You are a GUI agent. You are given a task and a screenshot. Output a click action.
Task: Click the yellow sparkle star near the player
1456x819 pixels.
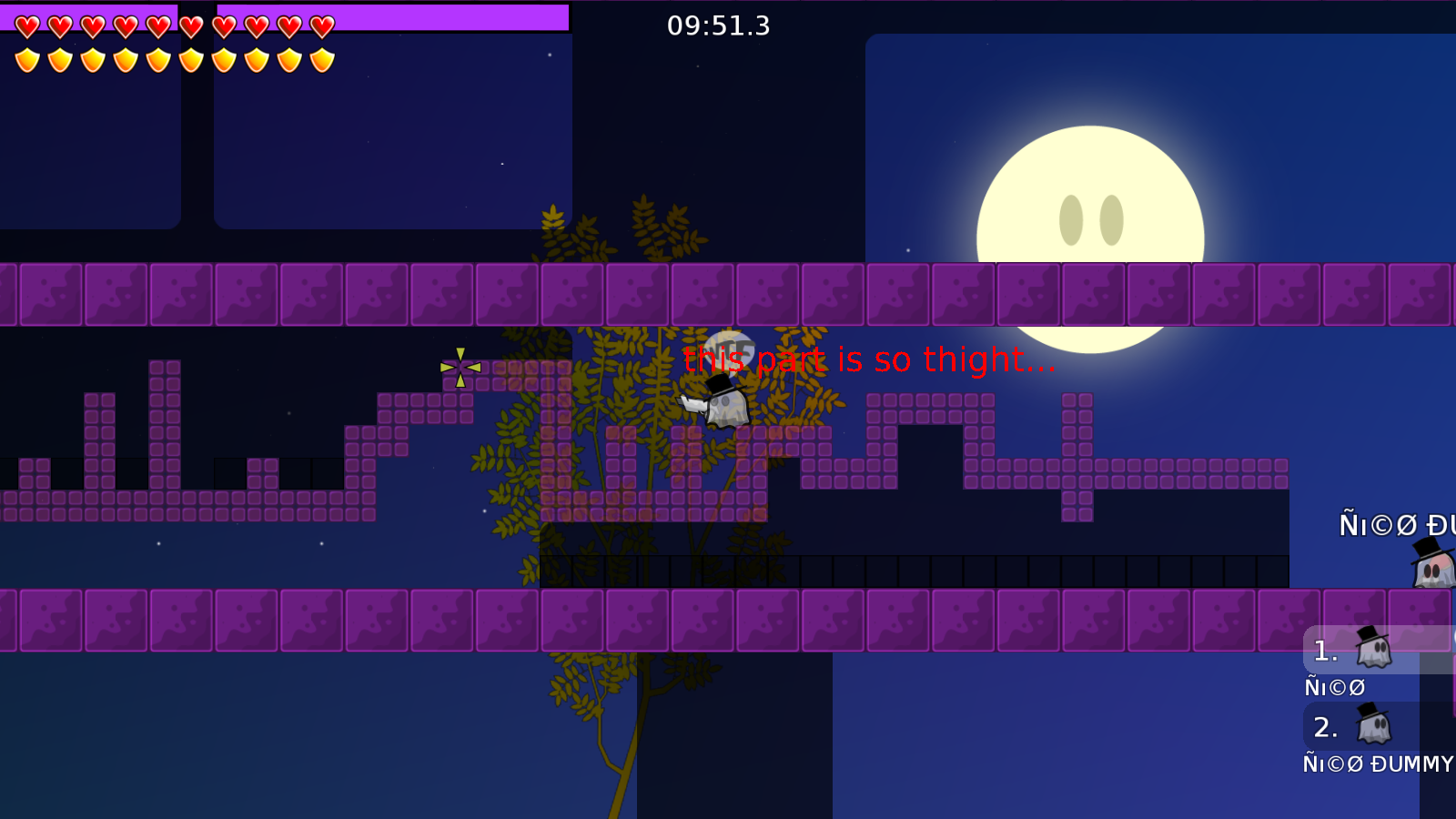pos(461,369)
